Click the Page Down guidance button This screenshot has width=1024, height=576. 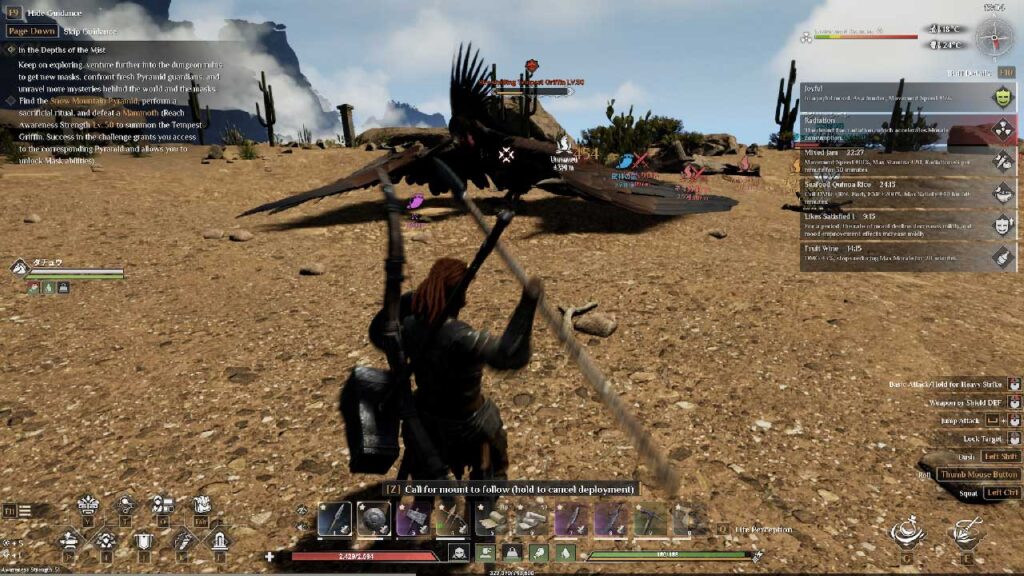point(31,31)
